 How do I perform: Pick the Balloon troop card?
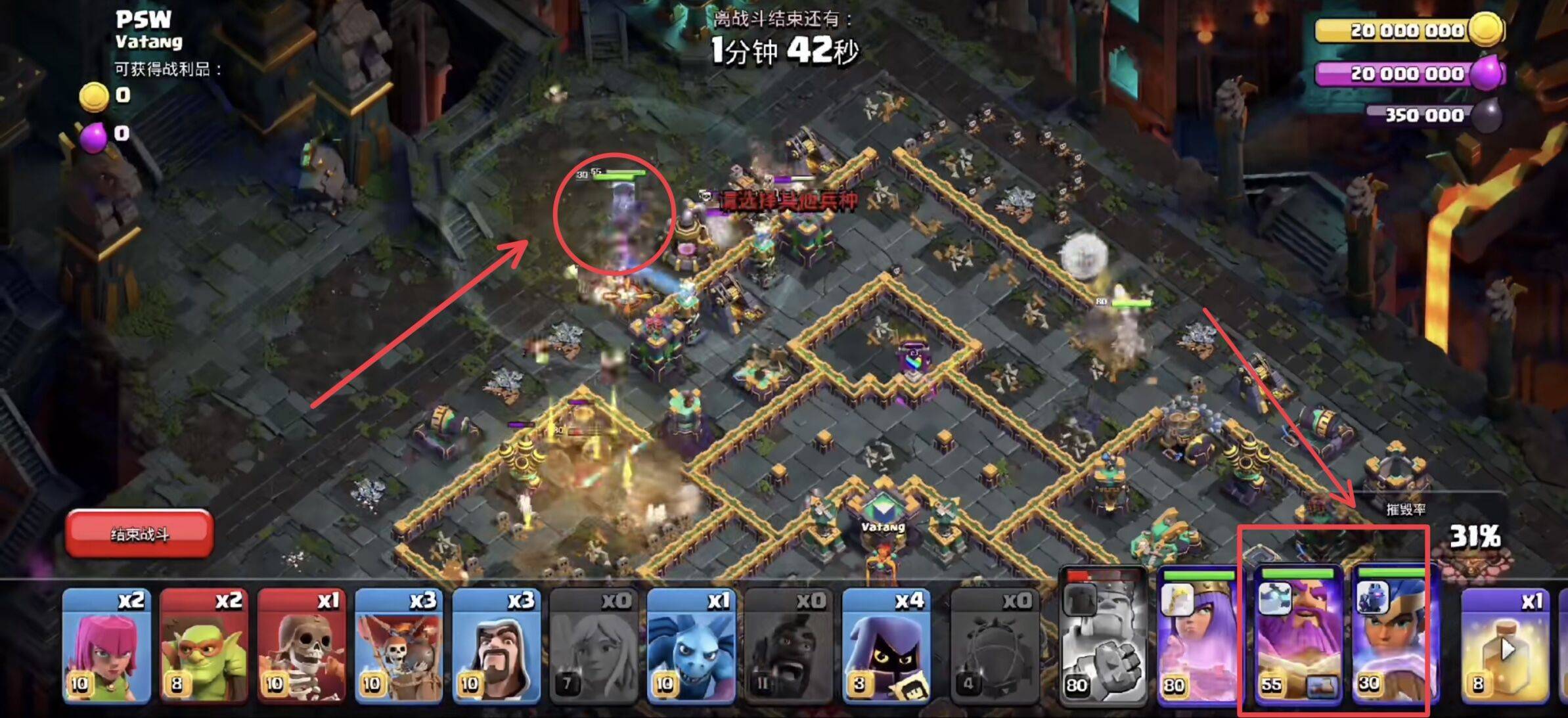pyautogui.click(x=398, y=646)
